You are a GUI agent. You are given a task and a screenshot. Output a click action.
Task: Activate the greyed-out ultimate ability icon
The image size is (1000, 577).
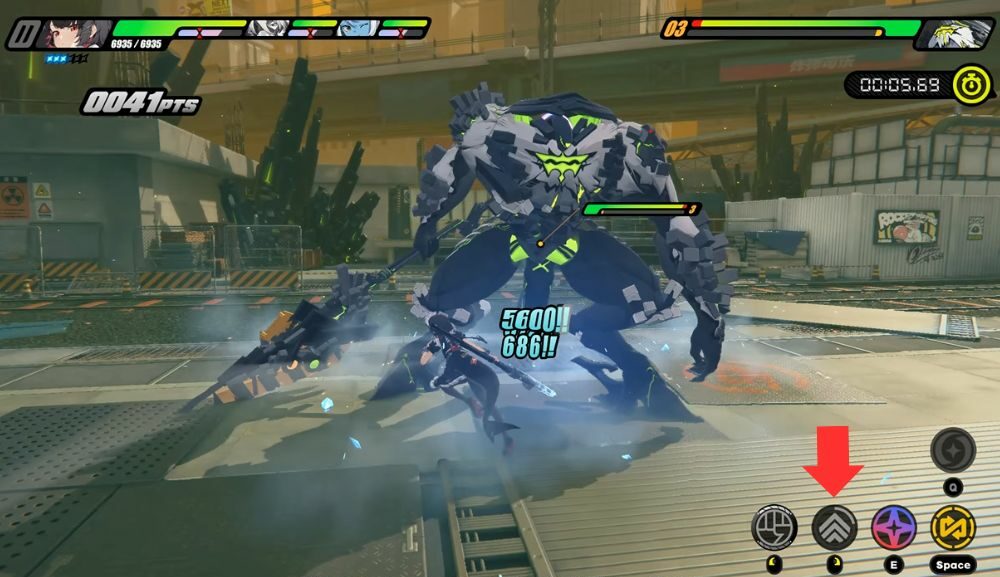pyautogui.click(x=952, y=450)
